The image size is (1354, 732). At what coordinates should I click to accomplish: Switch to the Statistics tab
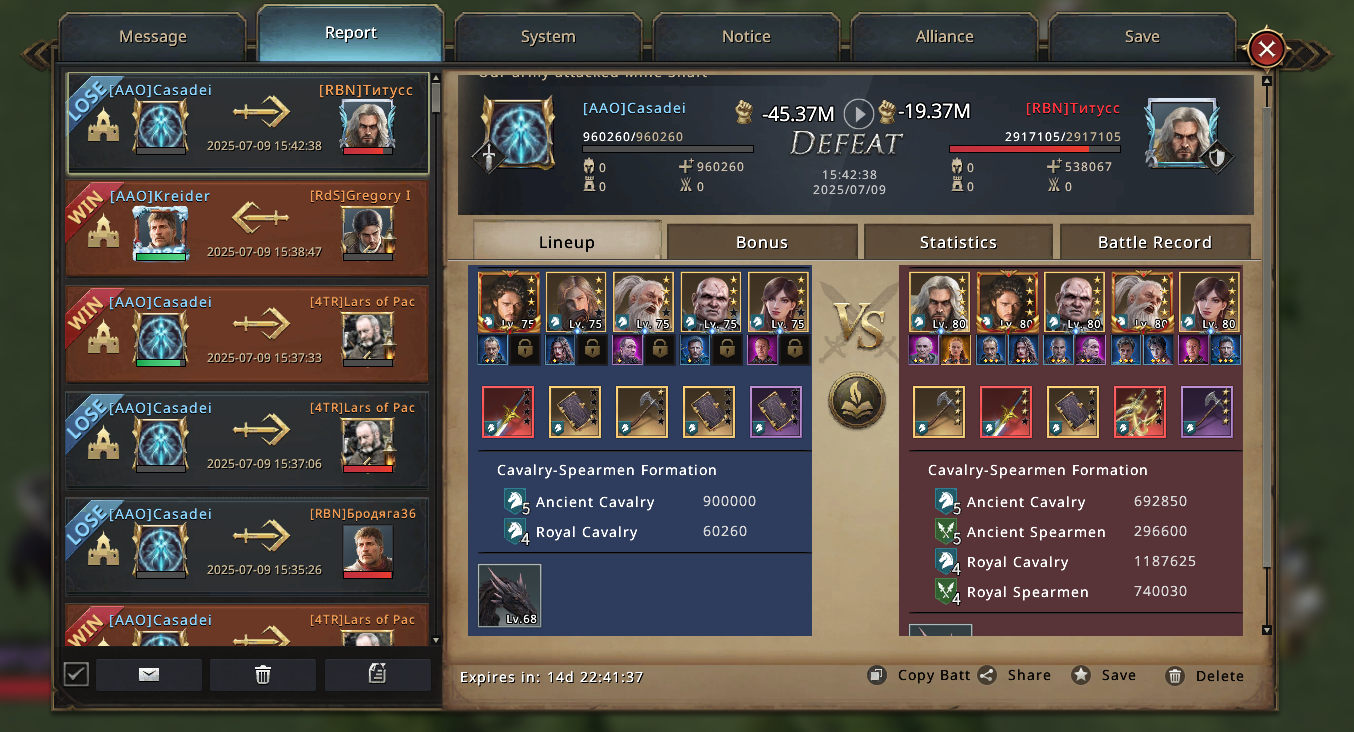click(x=958, y=242)
